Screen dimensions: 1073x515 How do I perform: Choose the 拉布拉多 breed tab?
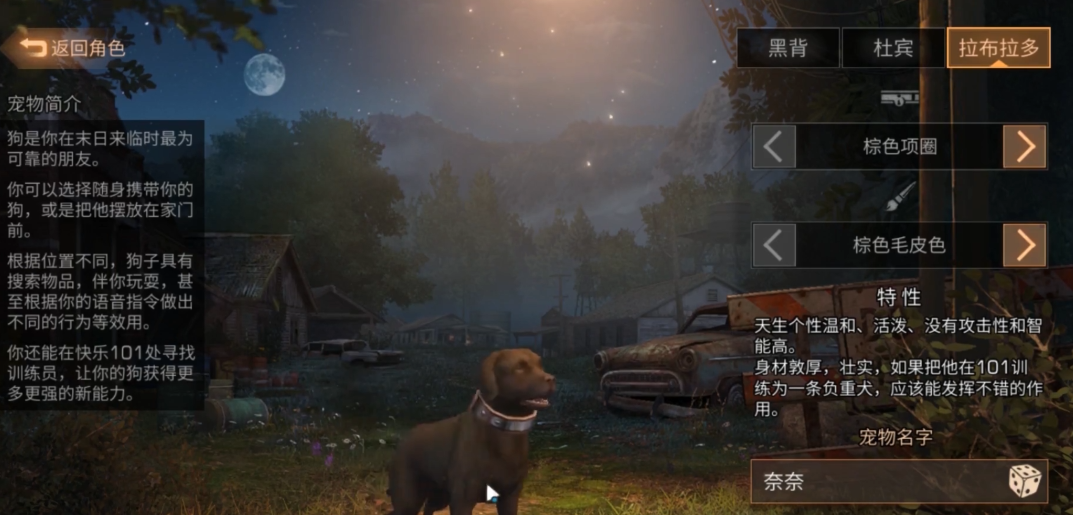tap(998, 48)
